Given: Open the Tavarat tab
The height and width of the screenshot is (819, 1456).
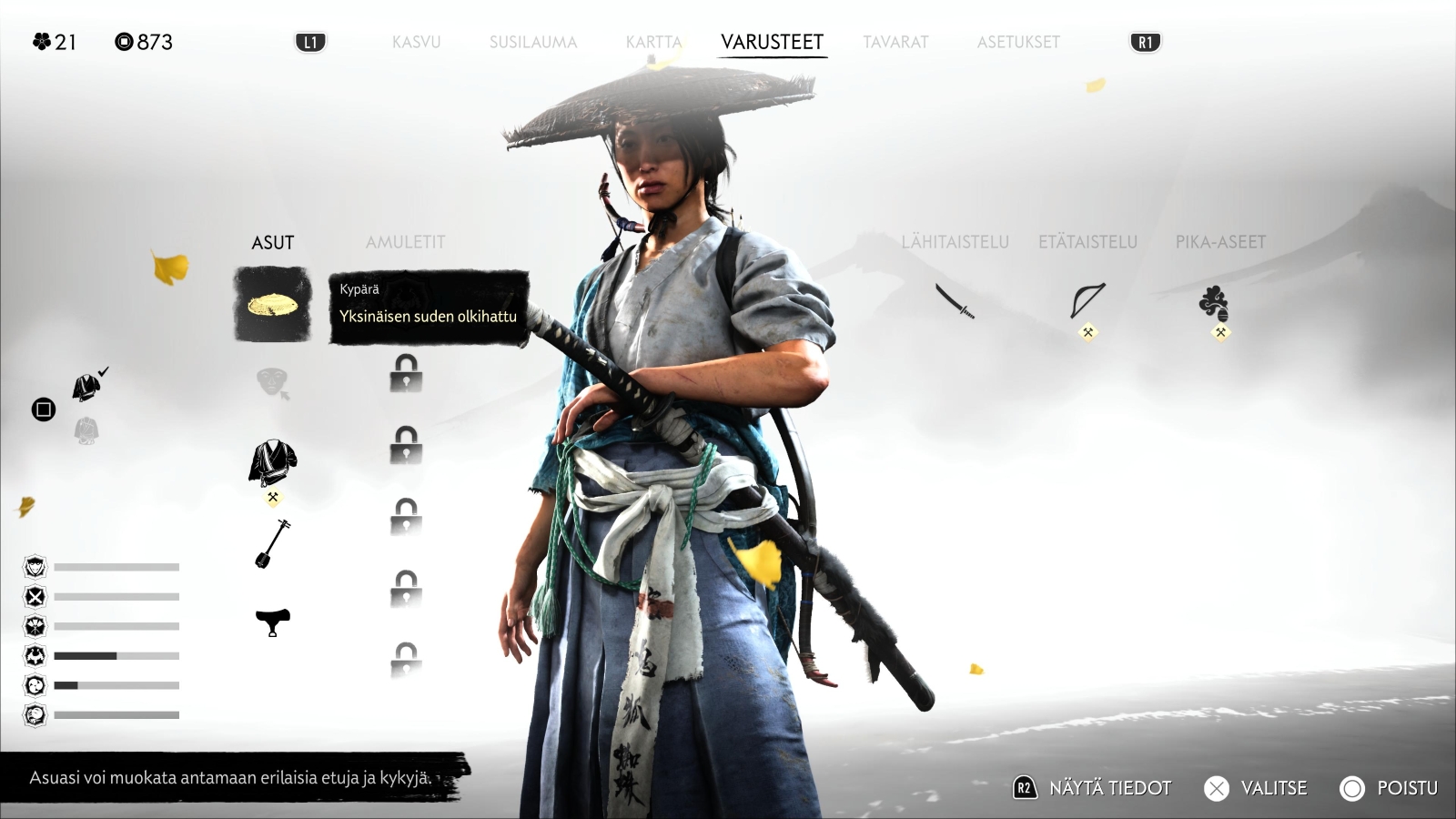Looking at the screenshot, I should (x=895, y=42).
